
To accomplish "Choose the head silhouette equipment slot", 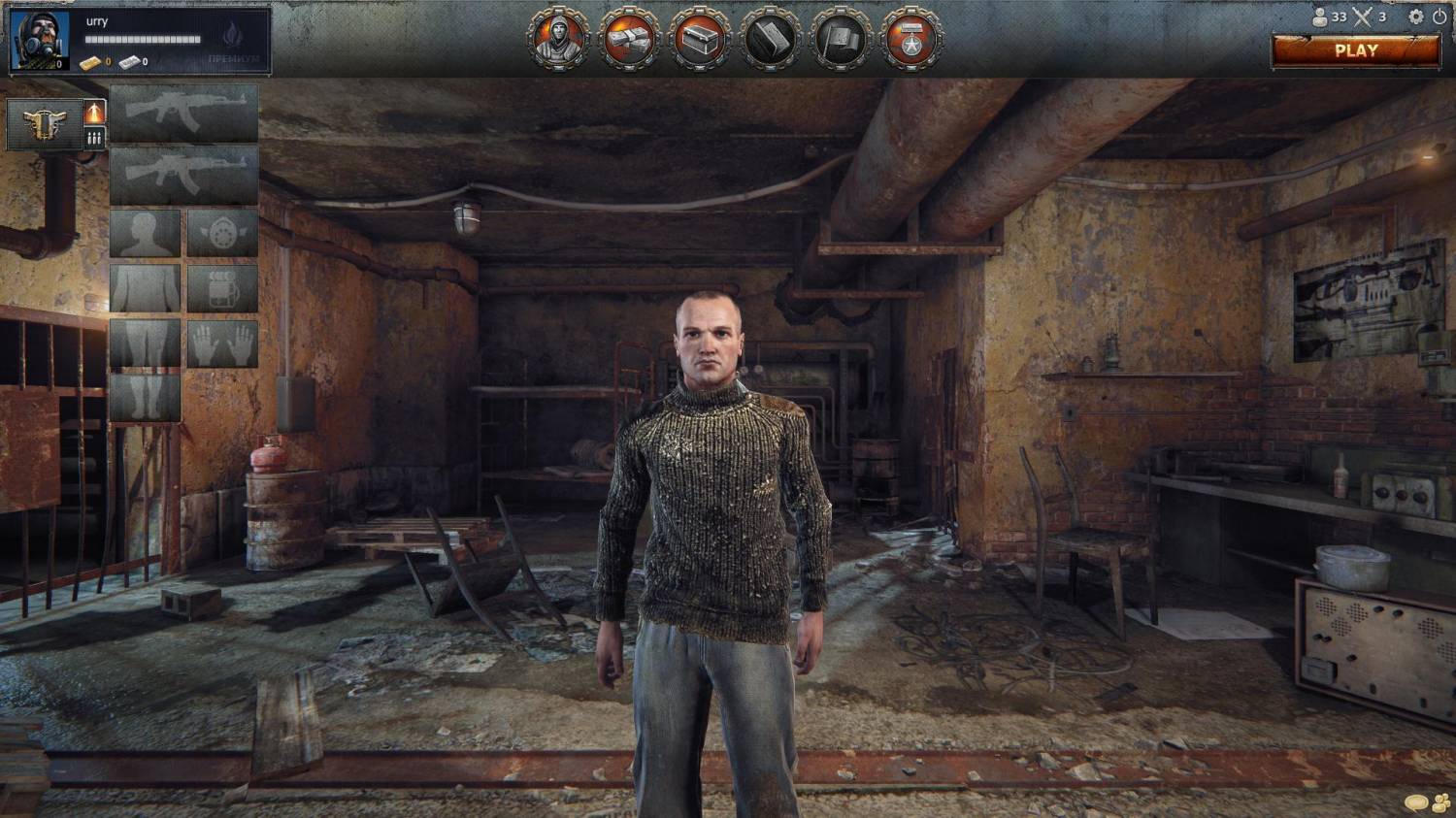I will pyautogui.click(x=146, y=233).
